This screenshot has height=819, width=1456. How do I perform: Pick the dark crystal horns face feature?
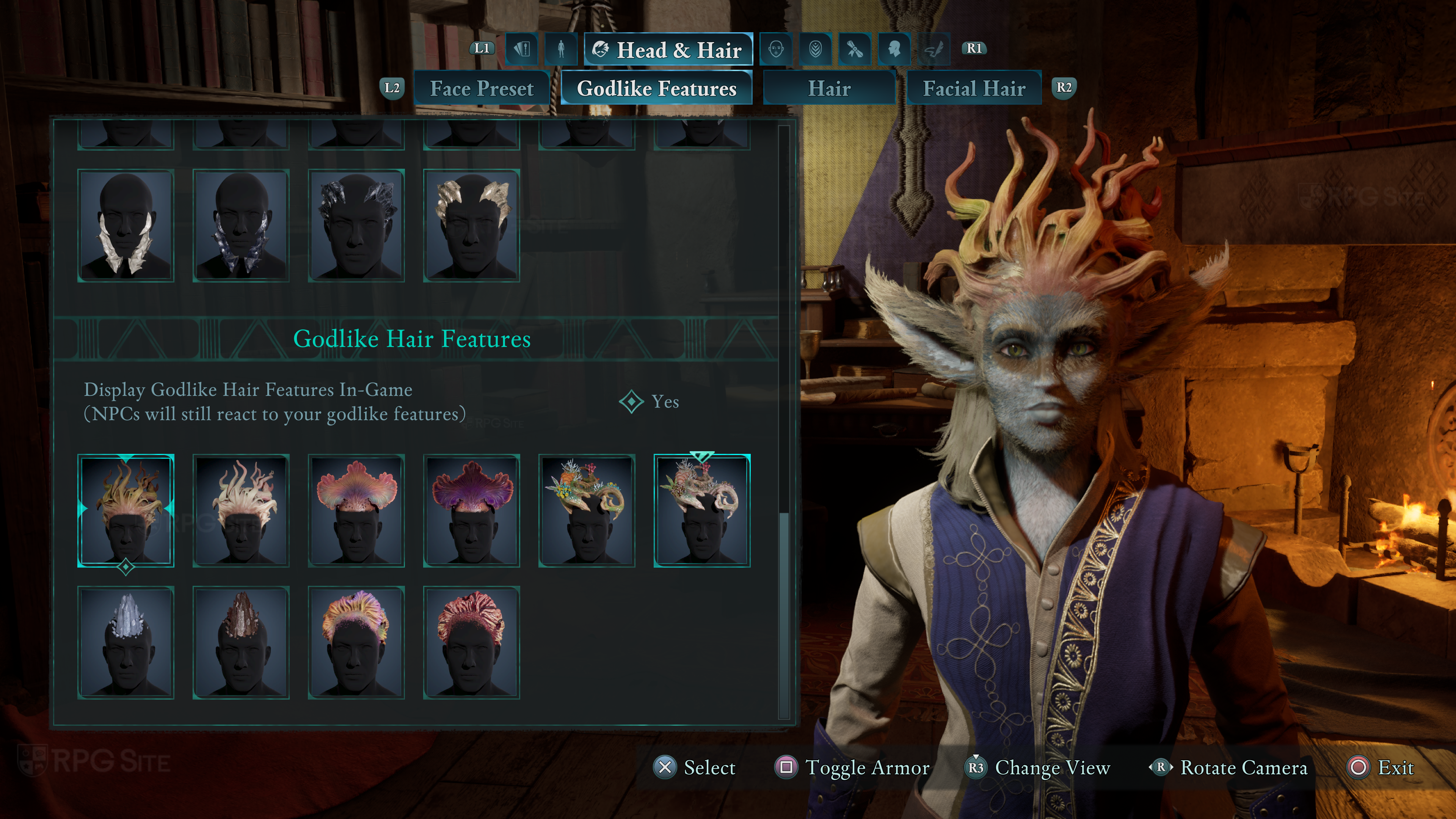point(356,226)
